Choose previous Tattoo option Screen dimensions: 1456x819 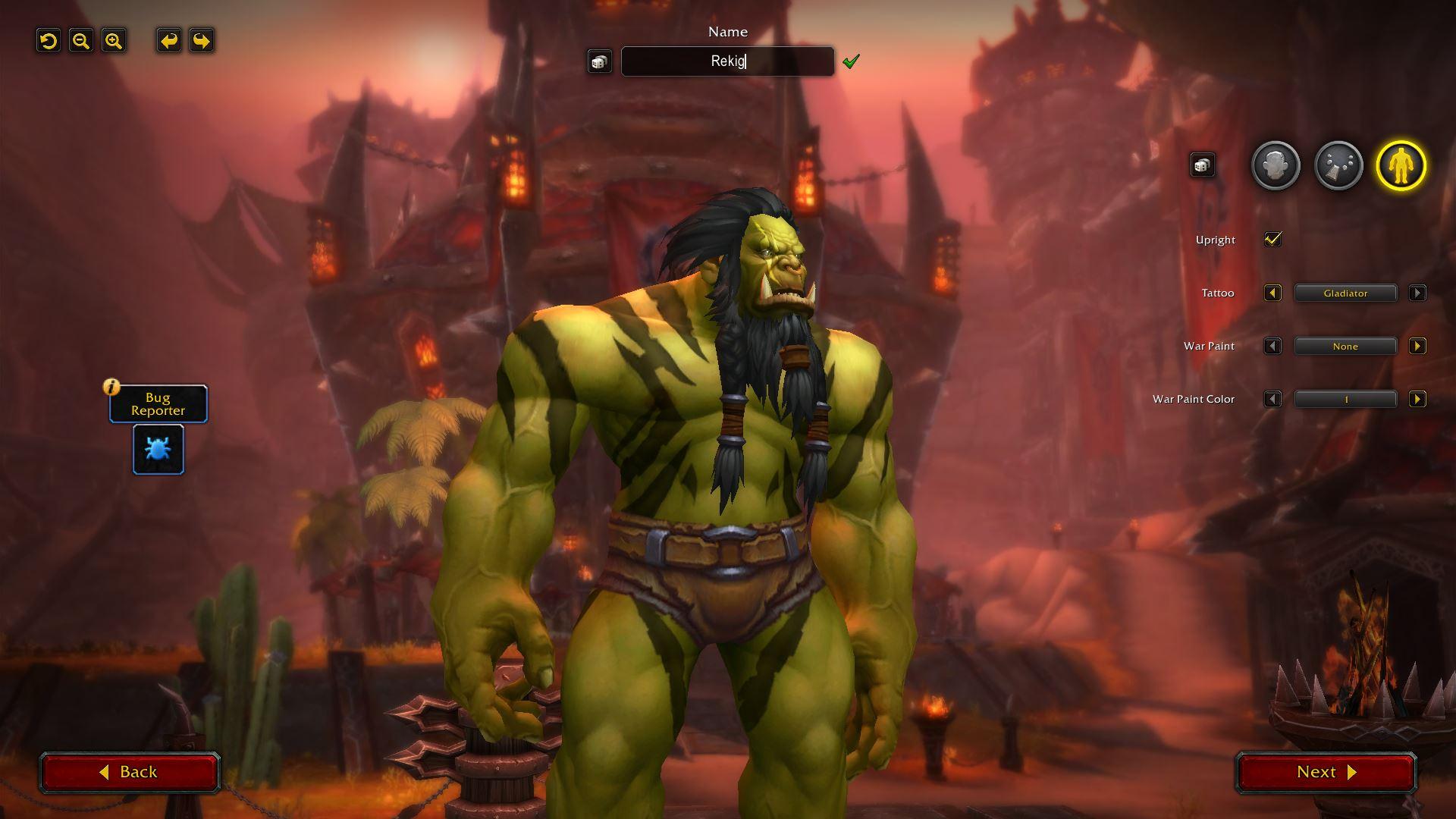click(1272, 293)
